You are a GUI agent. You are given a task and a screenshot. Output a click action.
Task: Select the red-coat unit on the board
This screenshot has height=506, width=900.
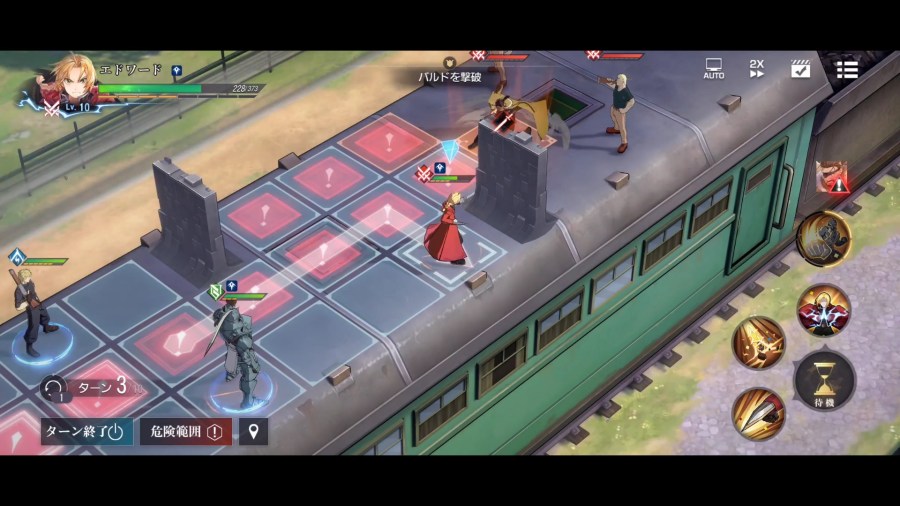click(x=445, y=230)
